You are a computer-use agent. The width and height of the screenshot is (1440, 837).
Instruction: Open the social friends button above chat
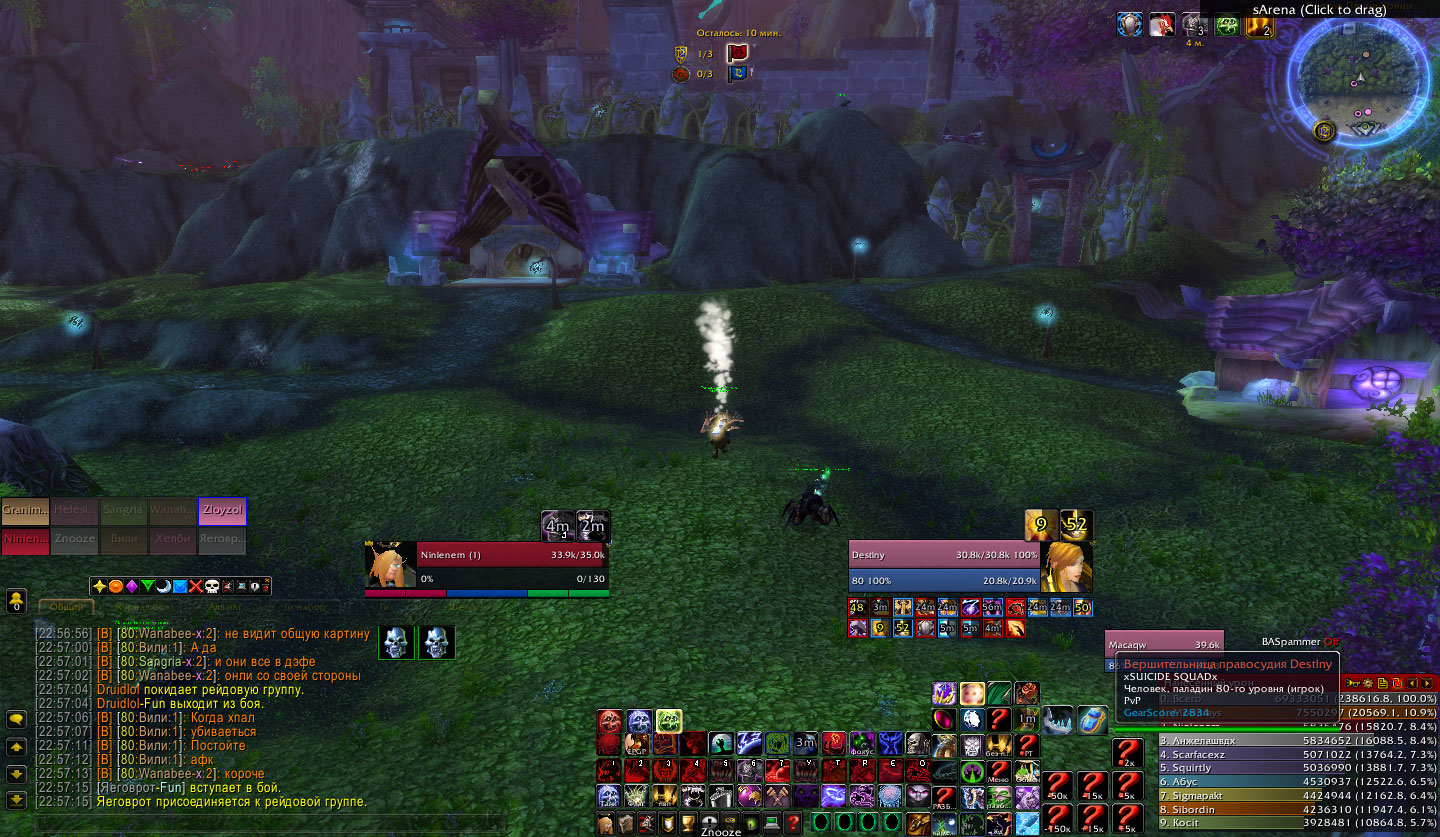click(16, 600)
